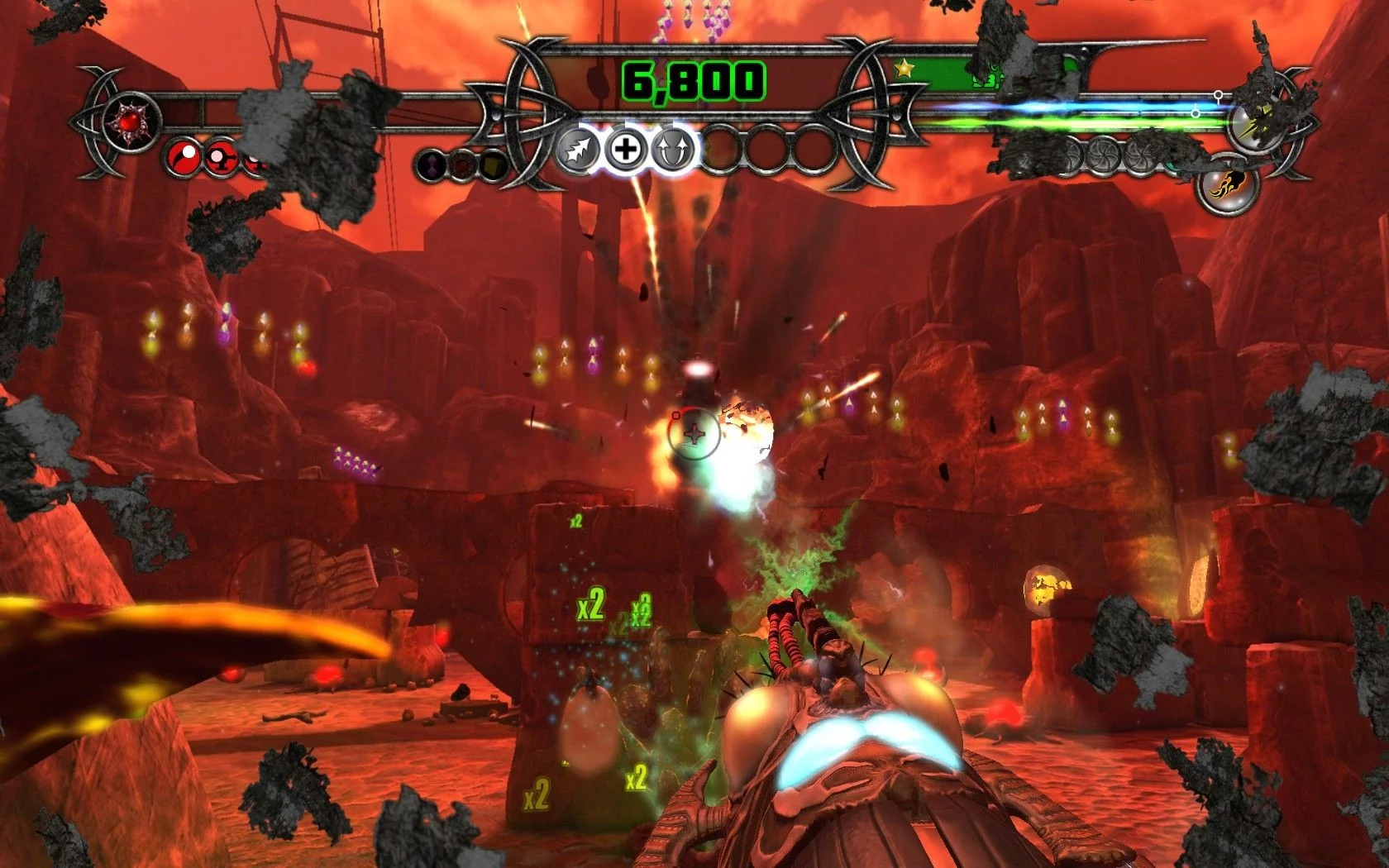
Task: Activate the white plus-sign powerup icon
Action: coord(626,150)
